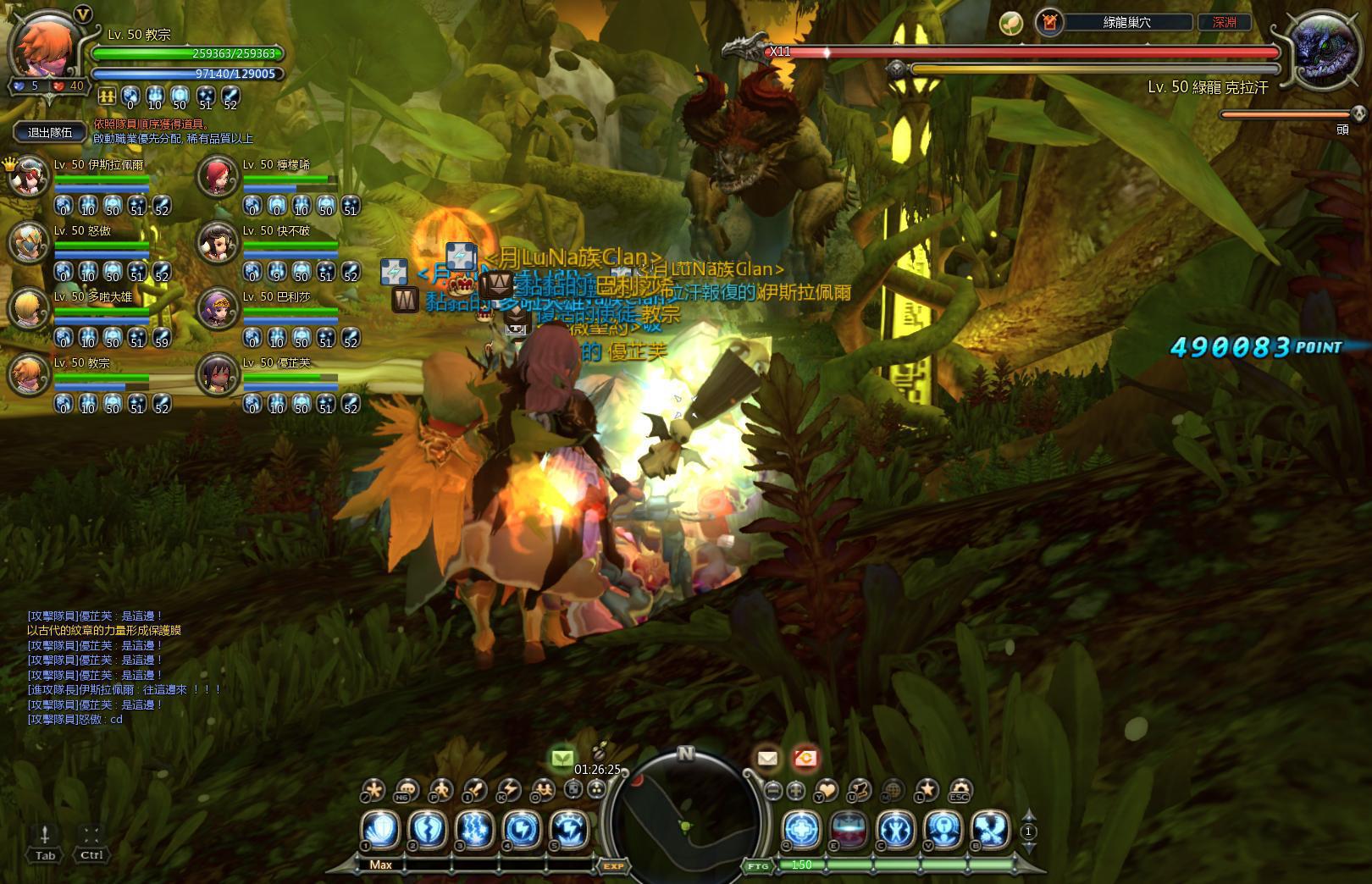Use the red relic skill on E
The image size is (1372, 884).
pyautogui.click(x=849, y=830)
